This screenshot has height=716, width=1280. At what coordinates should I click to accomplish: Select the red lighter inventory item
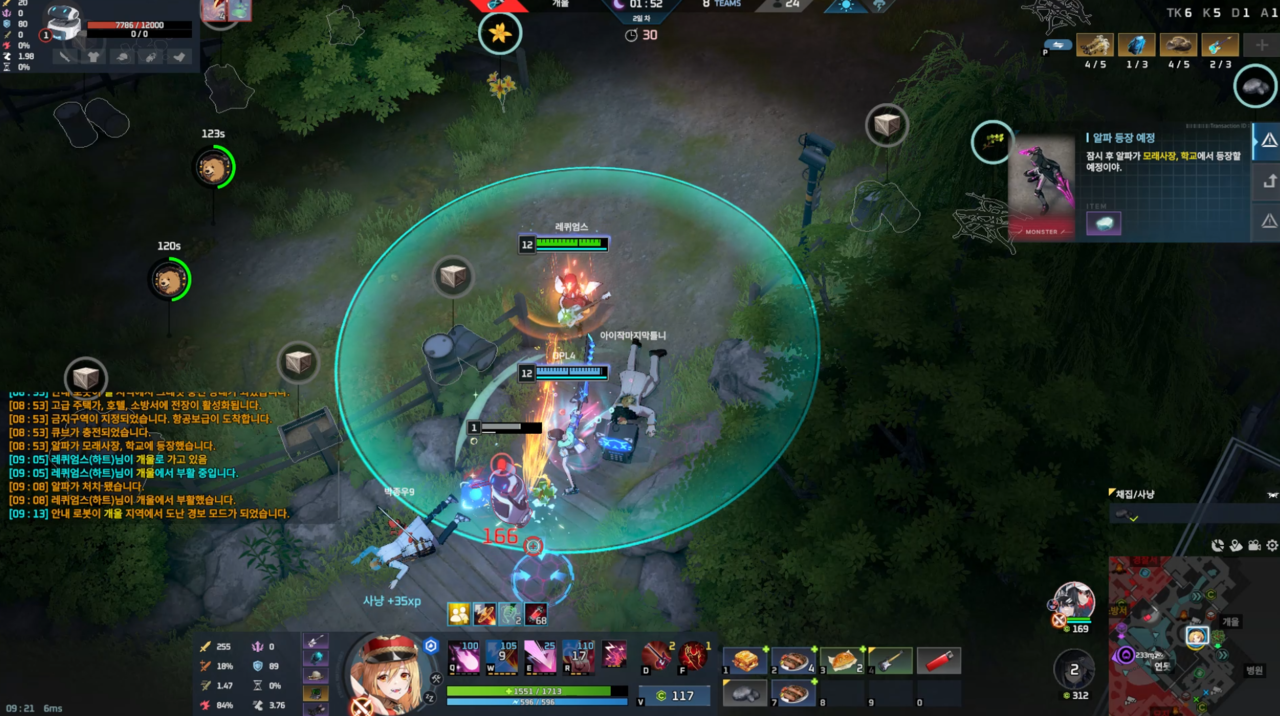click(x=940, y=661)
